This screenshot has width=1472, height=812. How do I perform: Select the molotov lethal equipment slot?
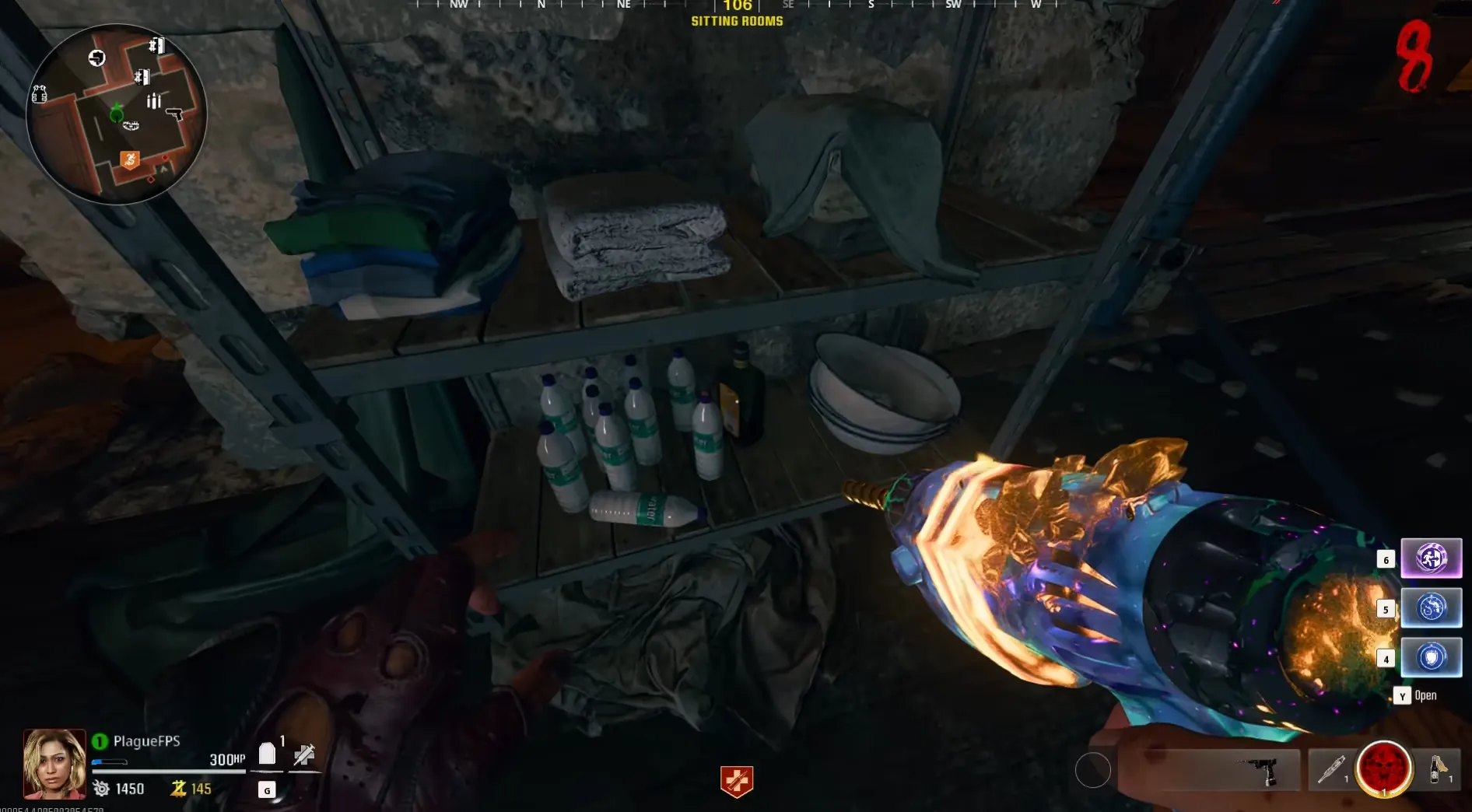tap(1438, 770)
